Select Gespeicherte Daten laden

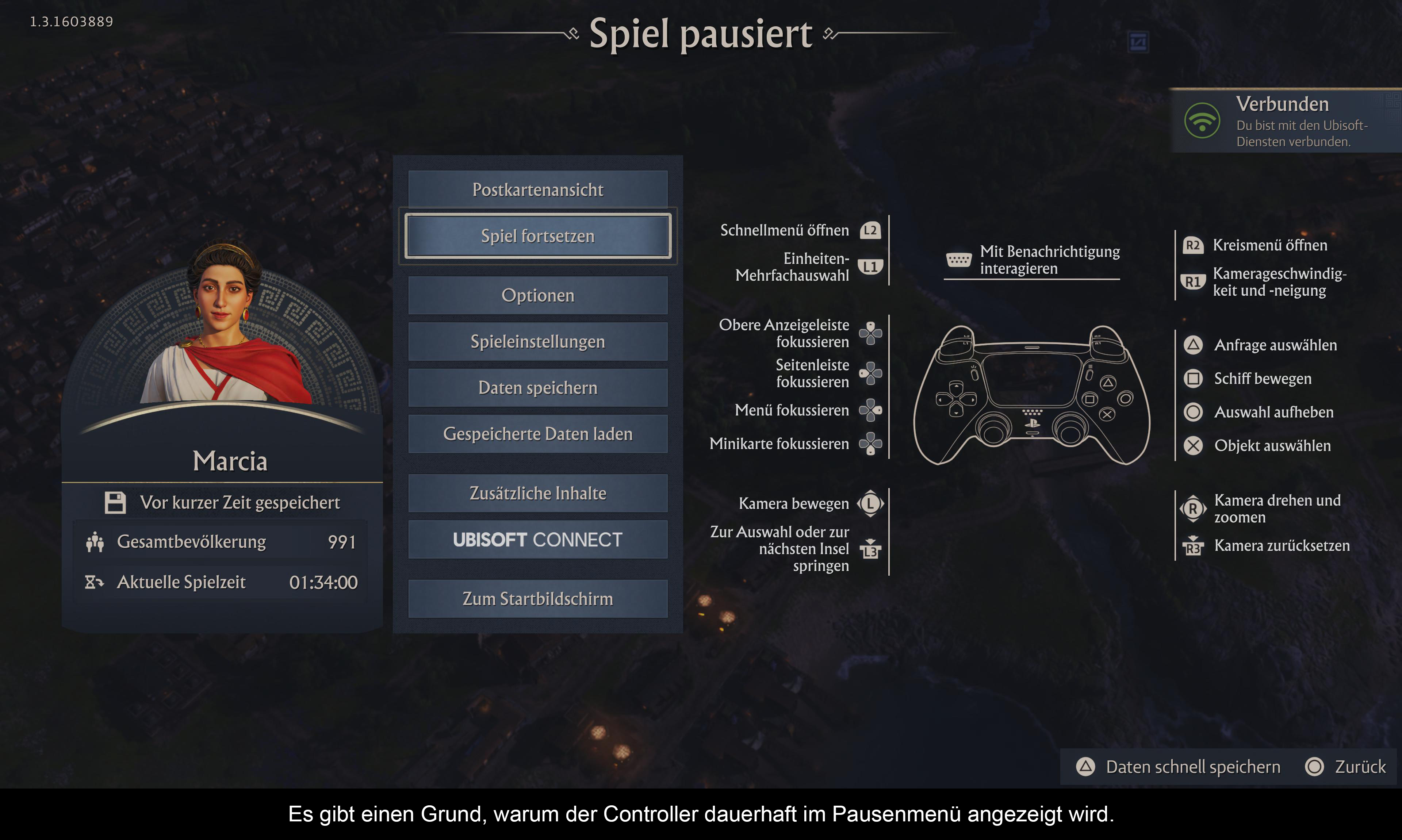pyautogui.click(x=538, y=434)
